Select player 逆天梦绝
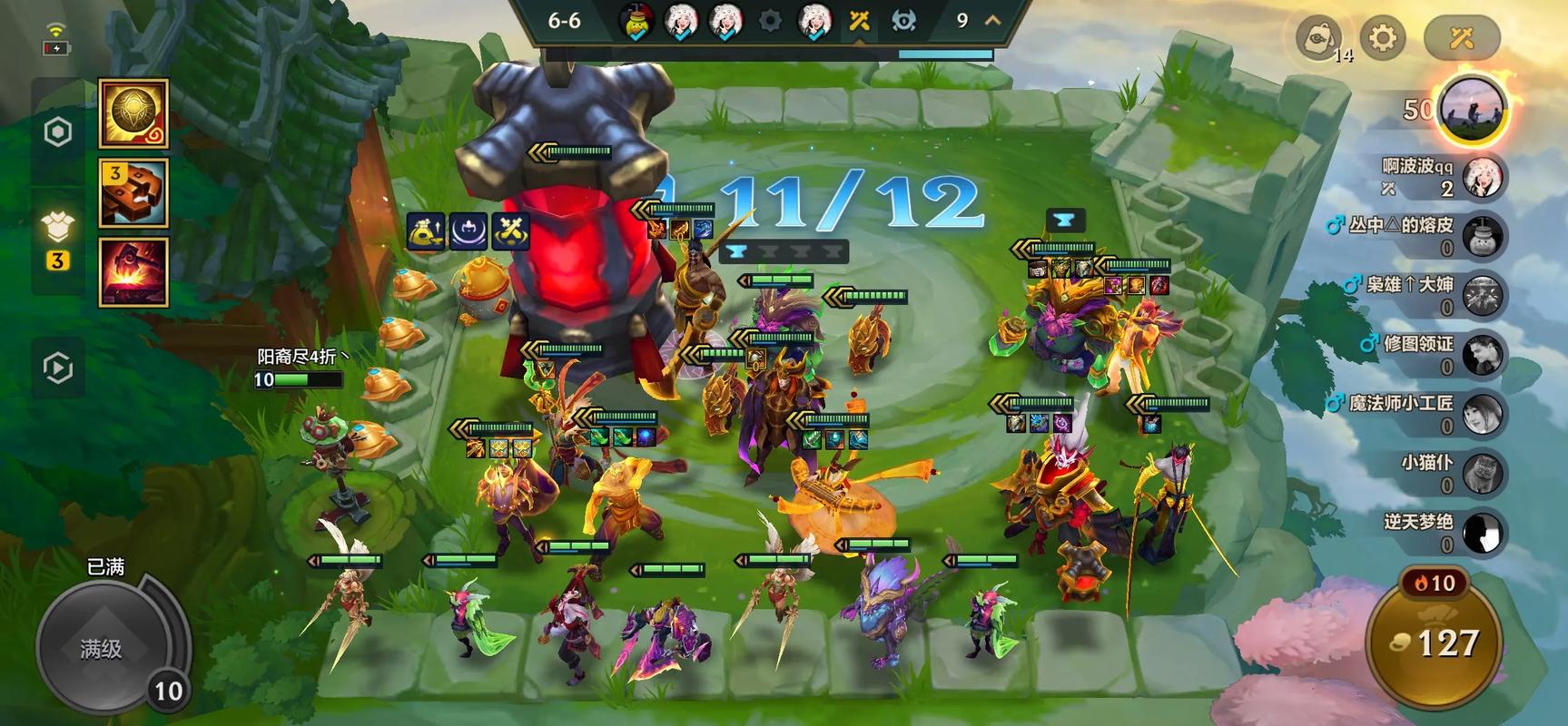Screen dimensions: 1568x726 (x=1484, y=533)
